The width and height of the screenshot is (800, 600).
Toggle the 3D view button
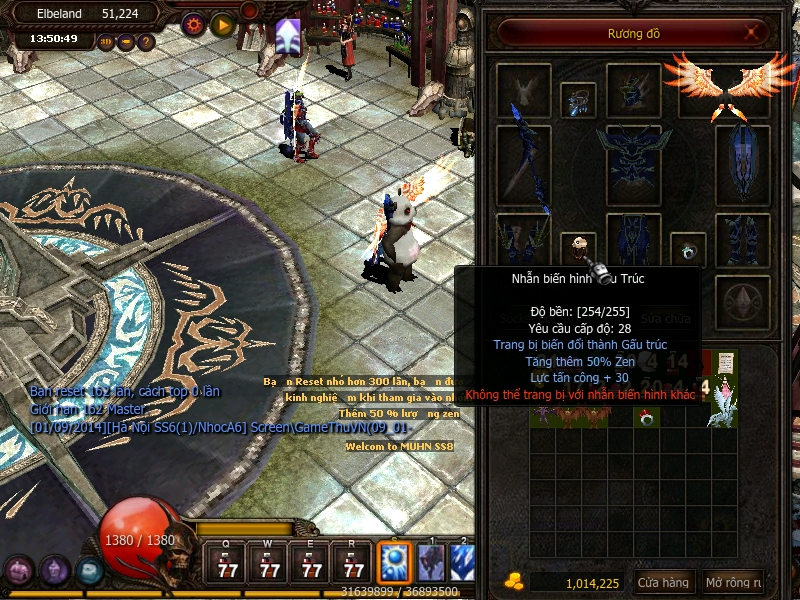click(106, 42)
